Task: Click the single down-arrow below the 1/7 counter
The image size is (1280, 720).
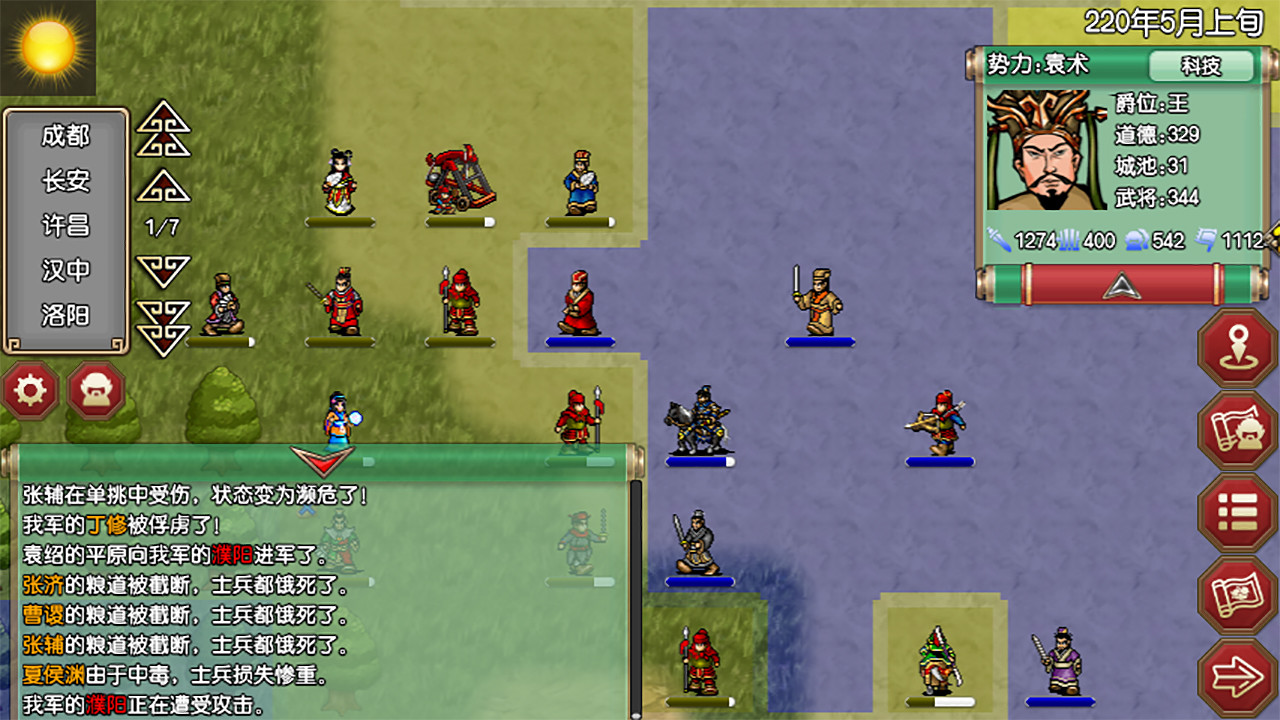Action: [x=163, y=272]
